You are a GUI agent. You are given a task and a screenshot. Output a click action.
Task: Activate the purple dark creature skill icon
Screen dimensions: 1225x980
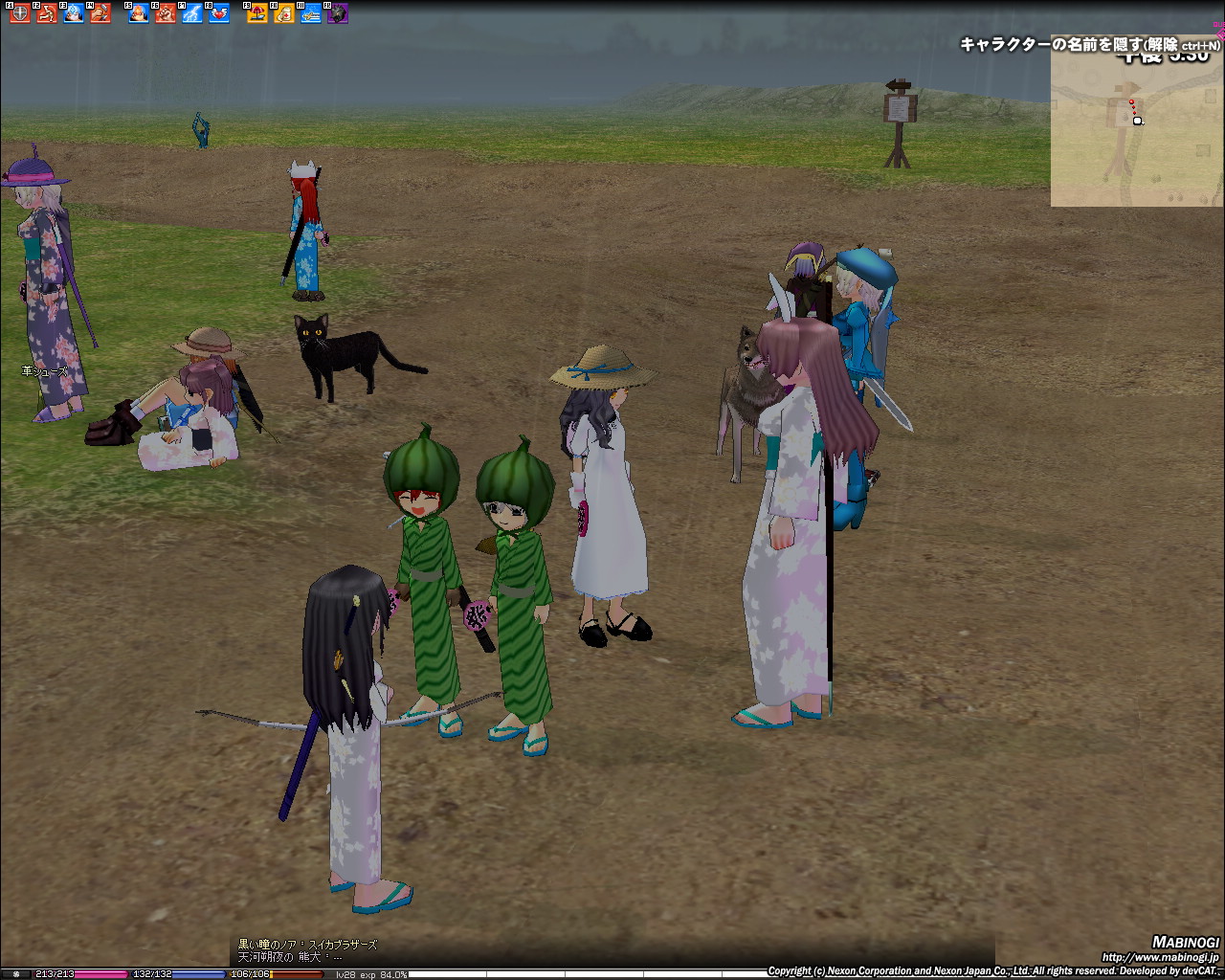pyautogui.click(x=338, y=13)
